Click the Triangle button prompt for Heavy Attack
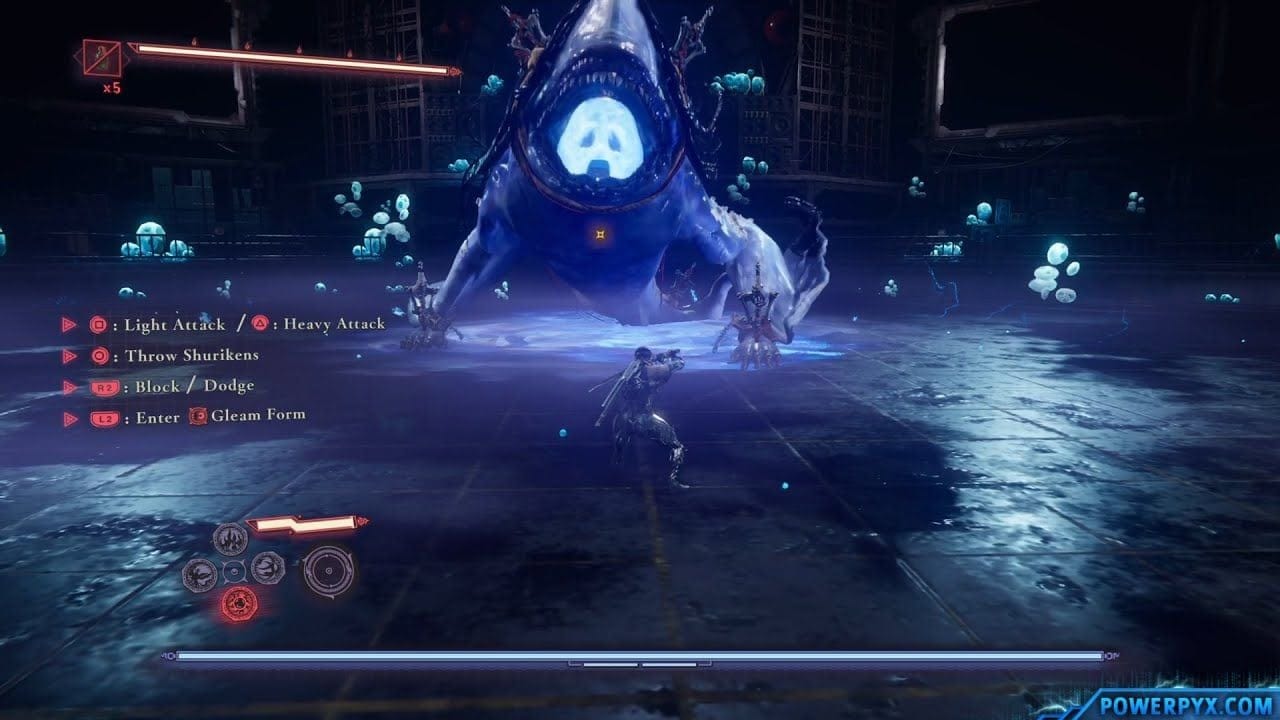Screen dimensions: 1280x720 [261, 322]
